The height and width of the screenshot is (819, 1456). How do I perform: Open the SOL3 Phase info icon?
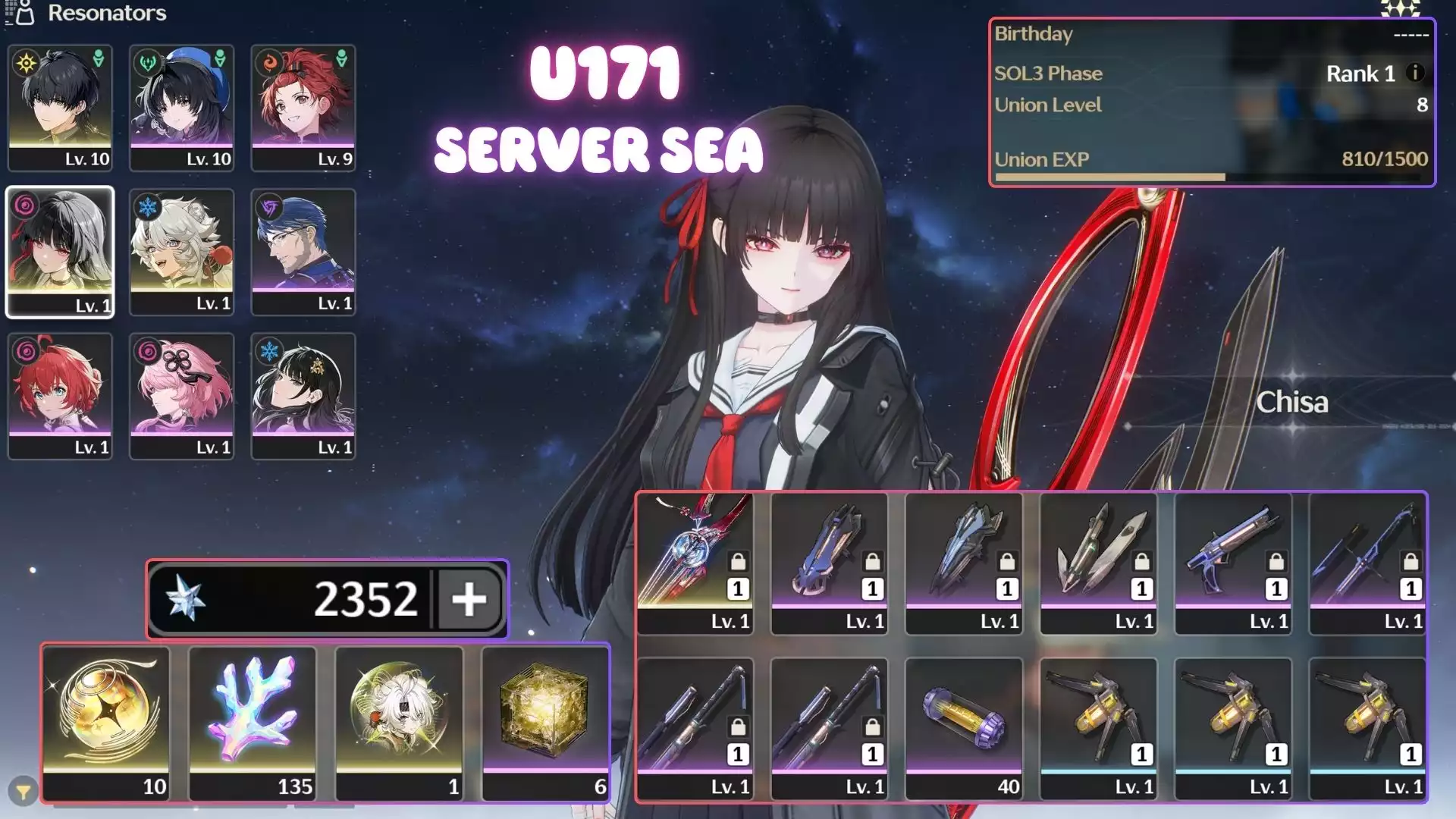tap(1414, 73)
